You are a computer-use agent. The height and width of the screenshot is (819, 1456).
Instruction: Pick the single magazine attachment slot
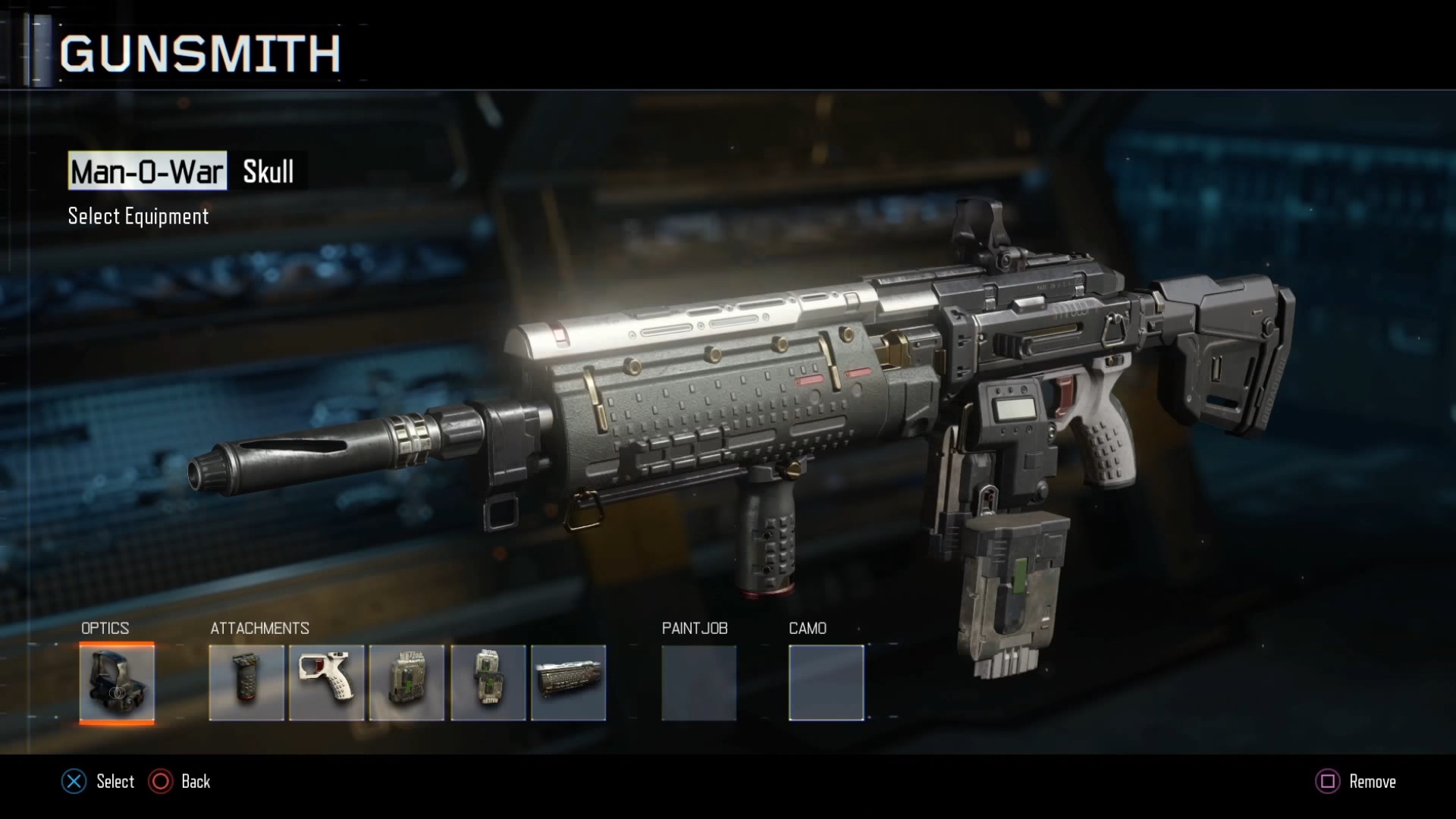[x=407, y=682]
